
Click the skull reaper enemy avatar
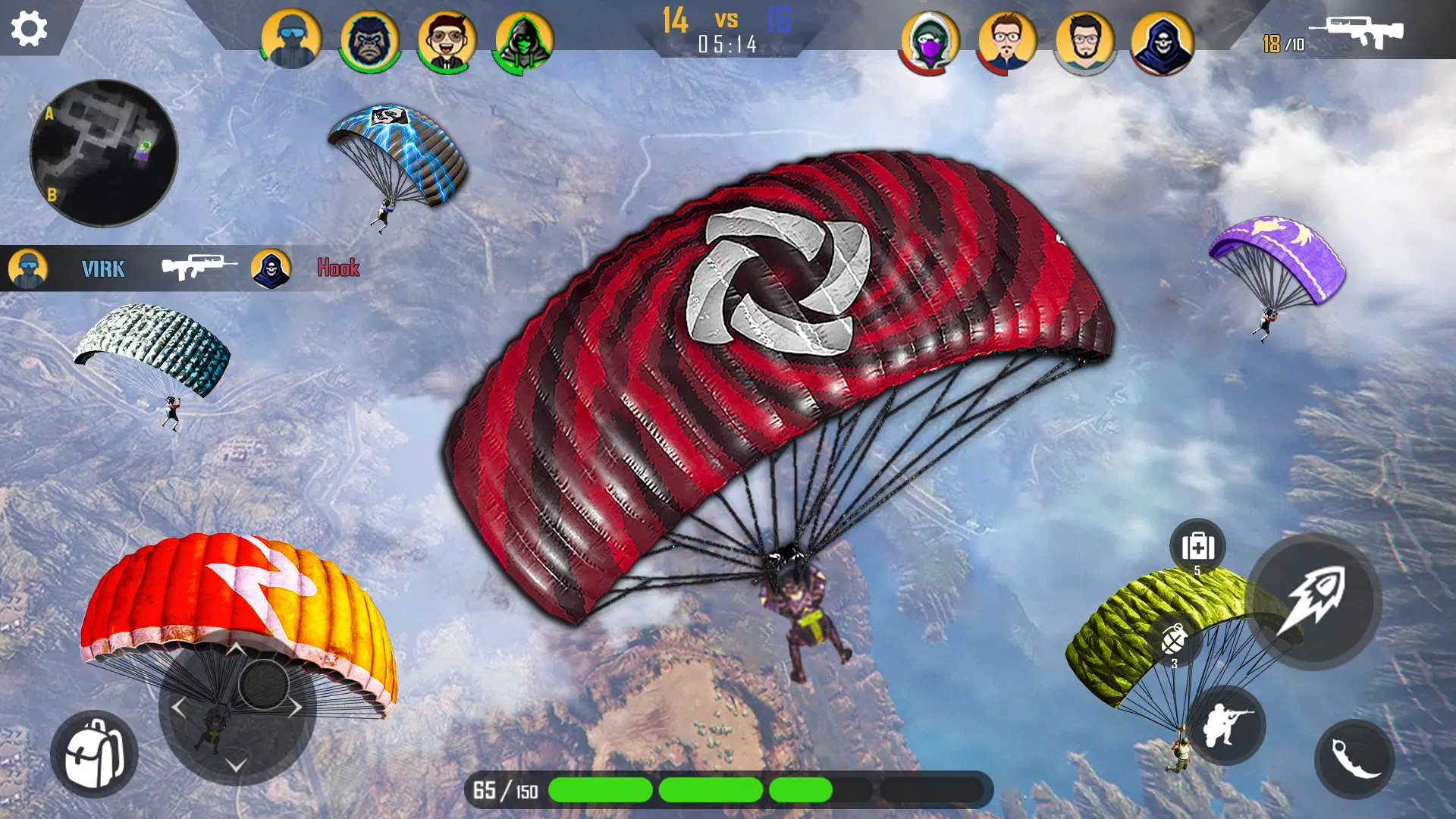pyautogui.click(x=1162, y=42)
